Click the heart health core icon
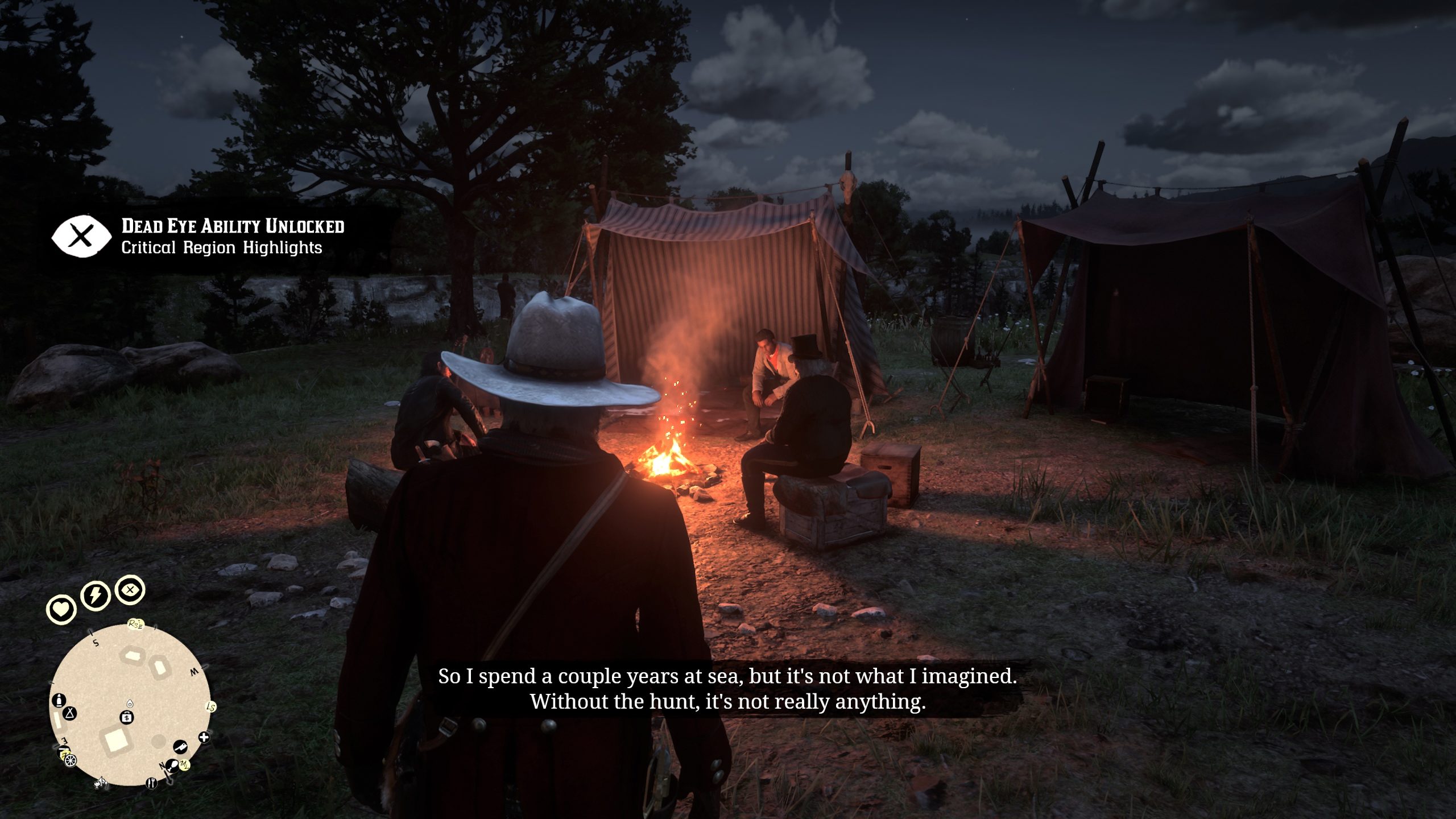This screenshot has width=1456, height=819. click(x=61, y=609)
